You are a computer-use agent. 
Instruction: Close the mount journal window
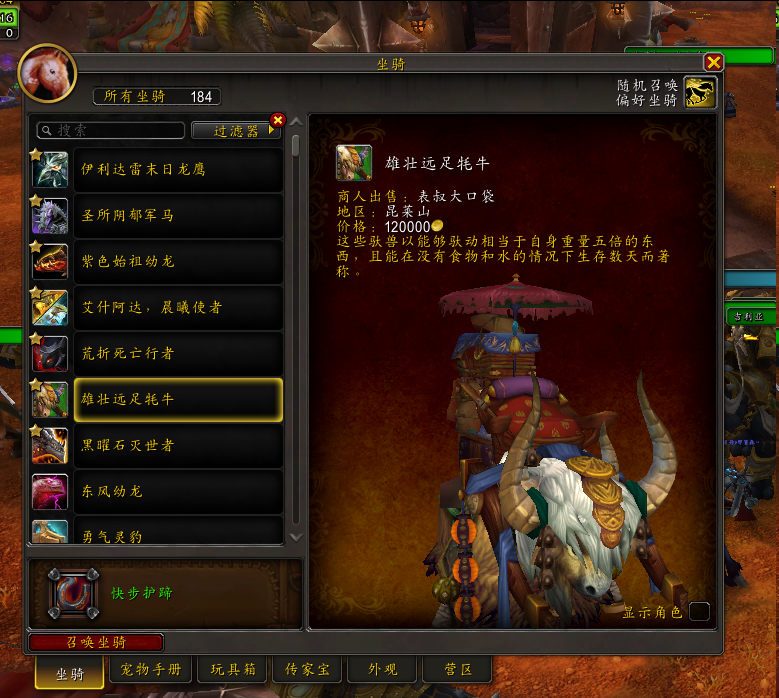(x=713, y=62)
